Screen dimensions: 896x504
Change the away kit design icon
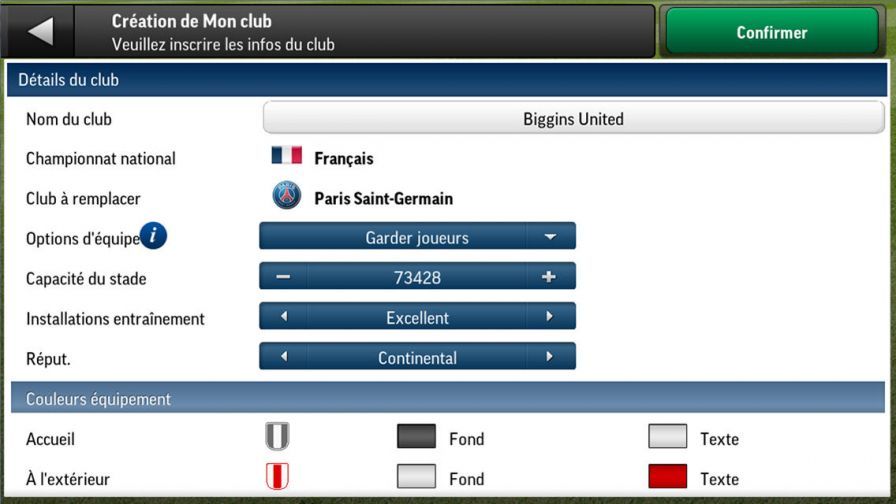(277, 477)
